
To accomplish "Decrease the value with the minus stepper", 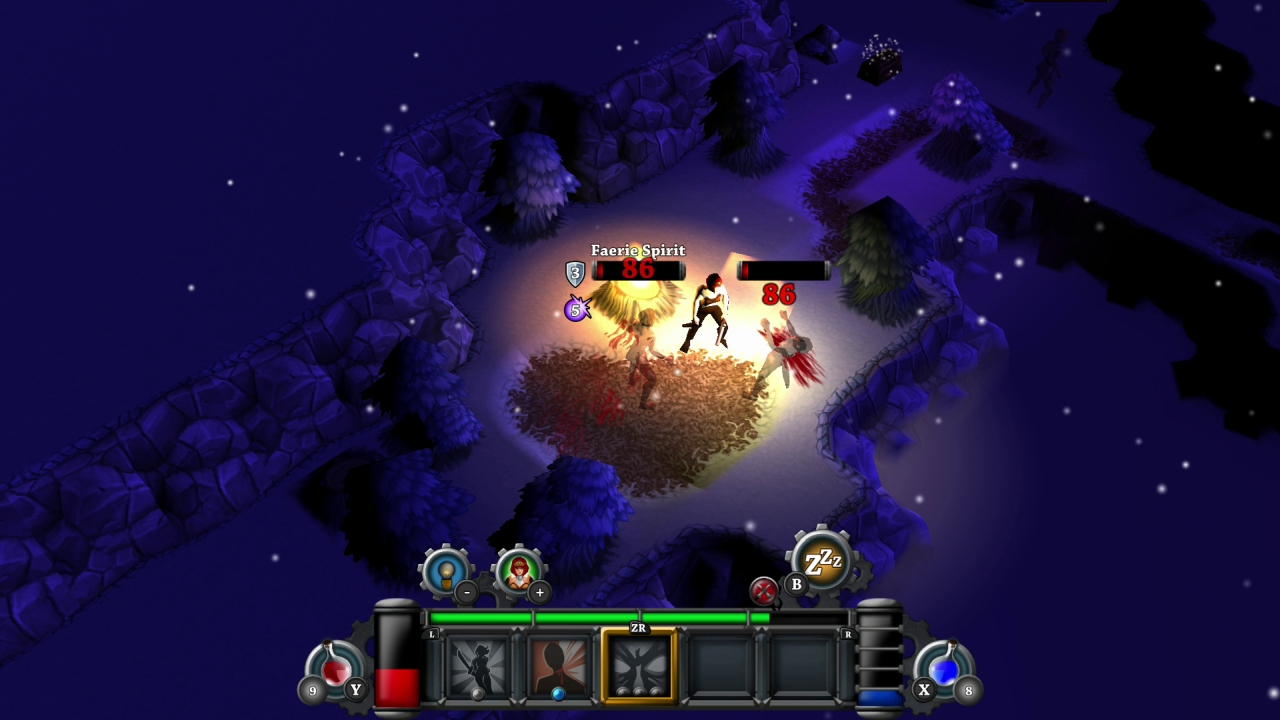I will click(466, 594).
